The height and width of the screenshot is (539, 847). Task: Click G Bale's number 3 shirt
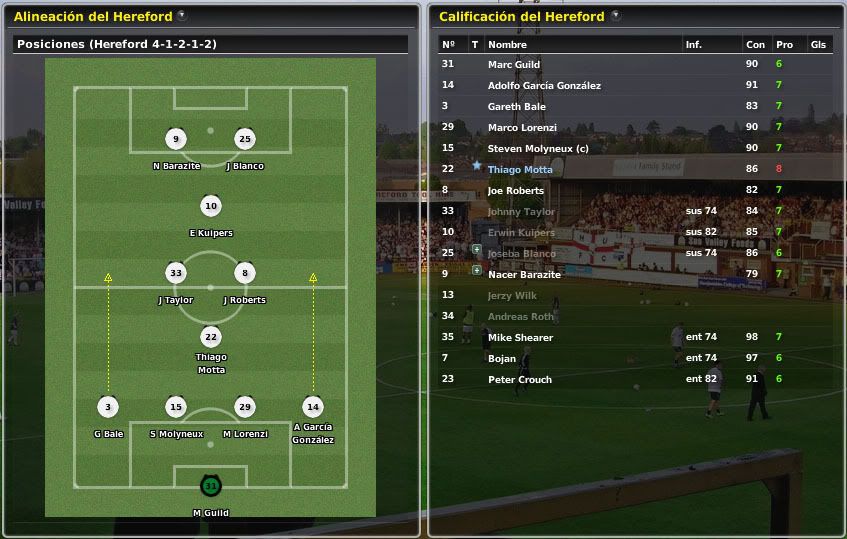point(108,407)
